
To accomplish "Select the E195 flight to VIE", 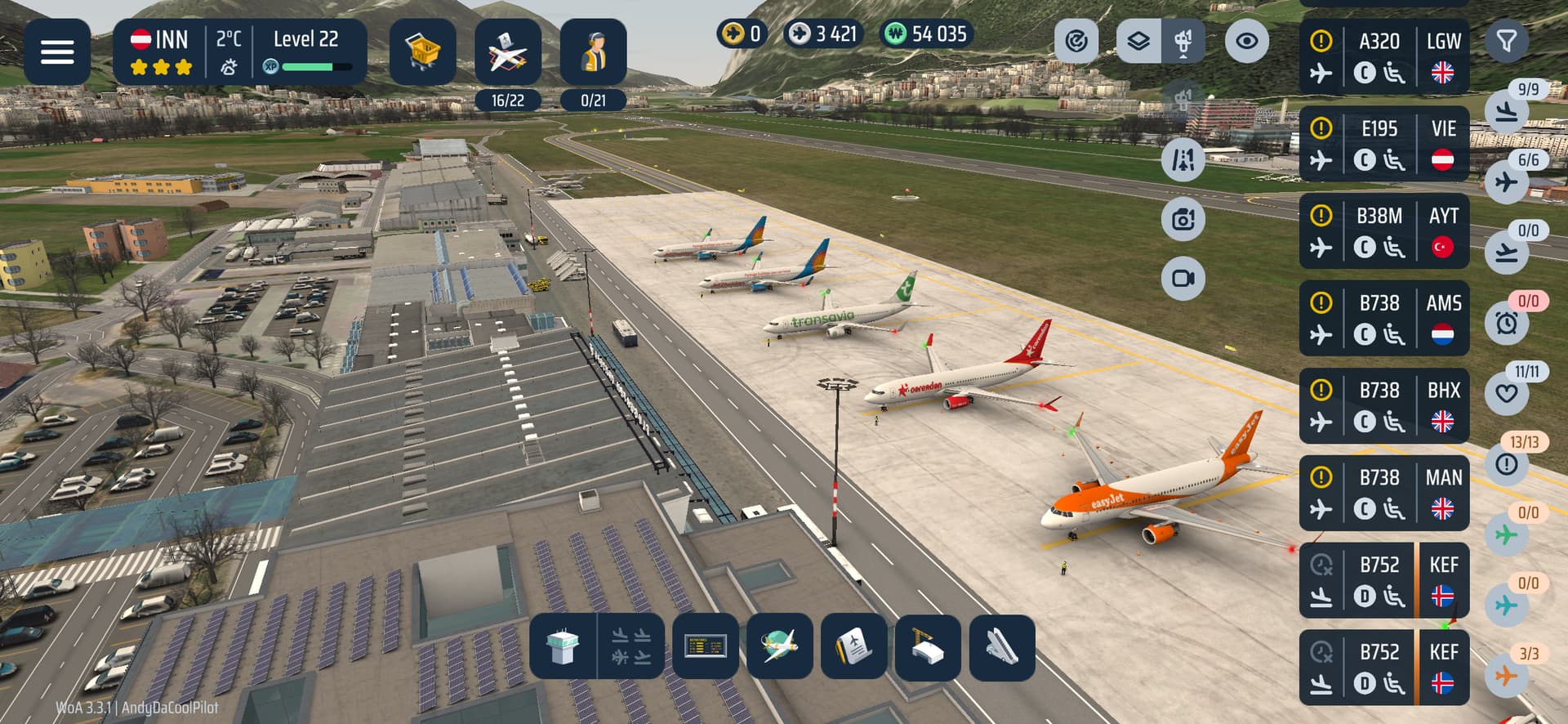I will [x=1383, y=144].
